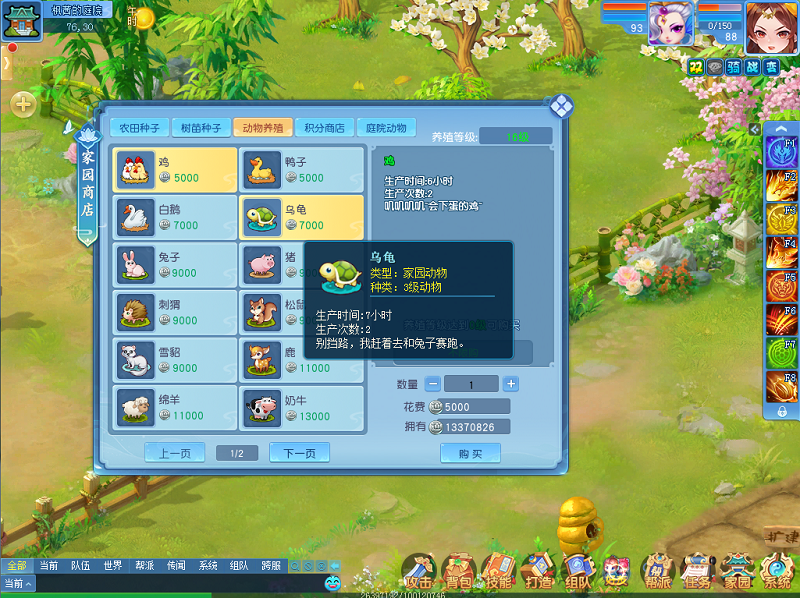Open the 树苗种子 shop tab

(x=201, y=128)
